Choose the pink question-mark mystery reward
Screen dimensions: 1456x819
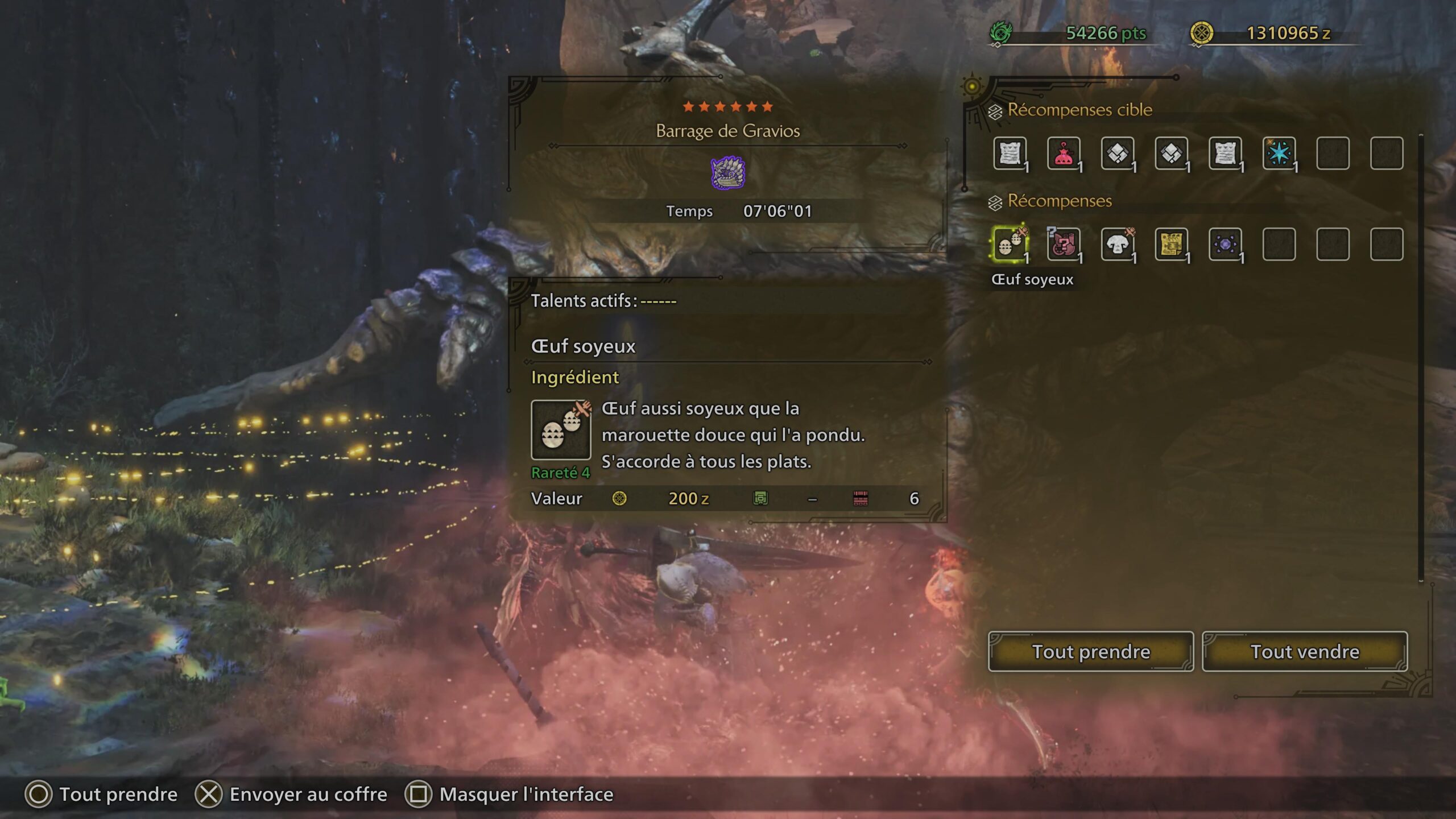click(x=1063, y=245)
